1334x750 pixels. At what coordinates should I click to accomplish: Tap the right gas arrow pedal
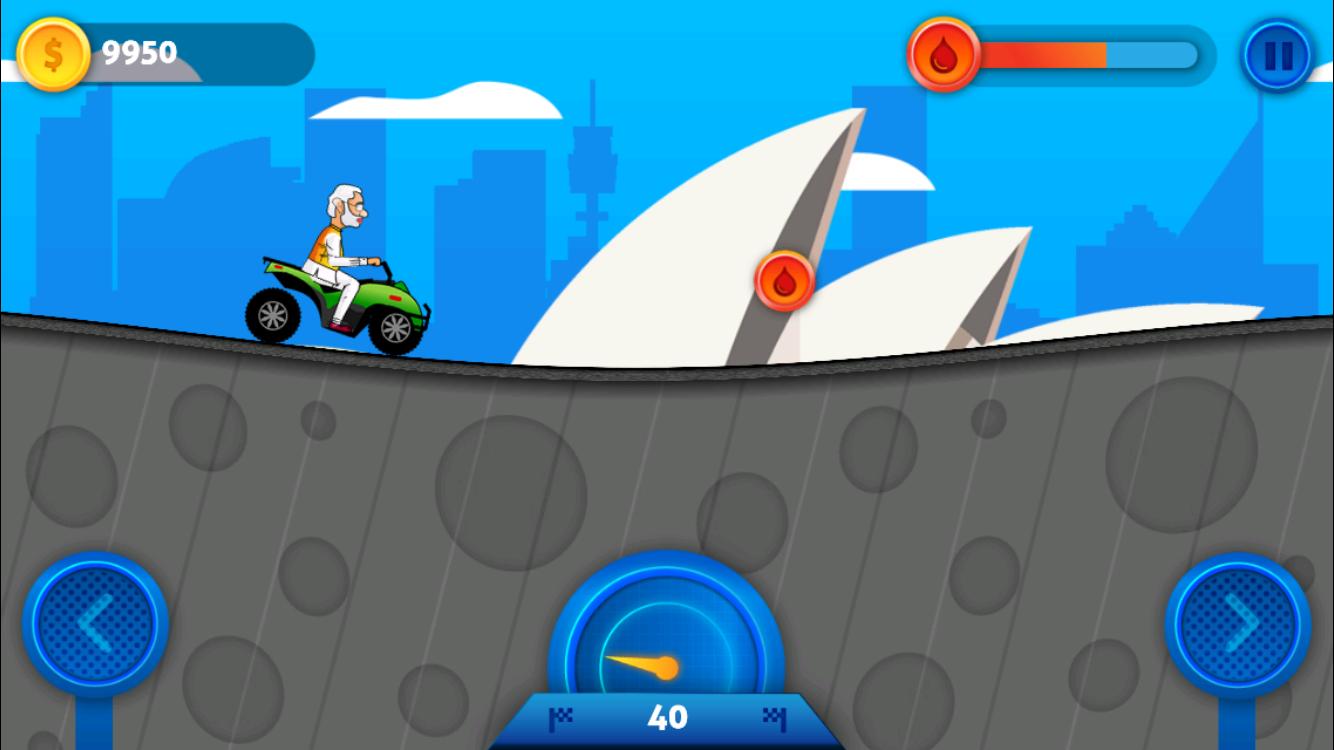[1236, 622]
